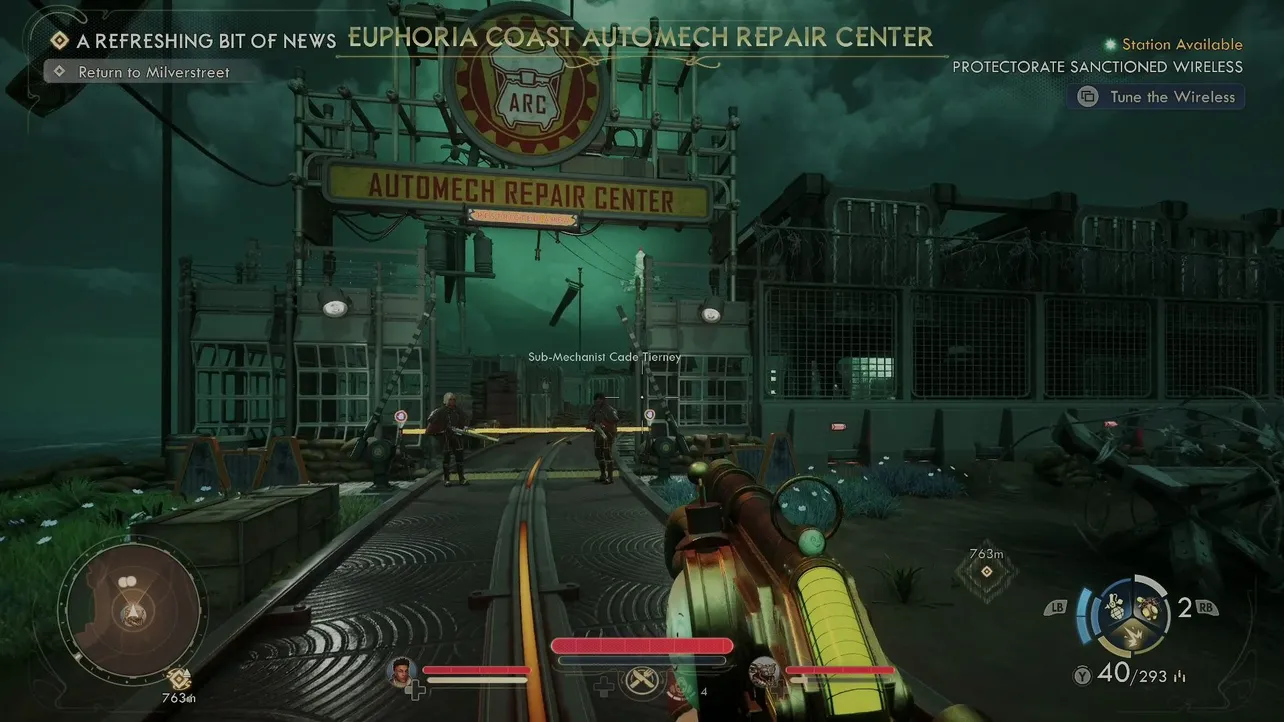This screenshot has width=1284, height=722.
Task: Select the weapon mod slot on the weapon wheel
Action: 1149,606
